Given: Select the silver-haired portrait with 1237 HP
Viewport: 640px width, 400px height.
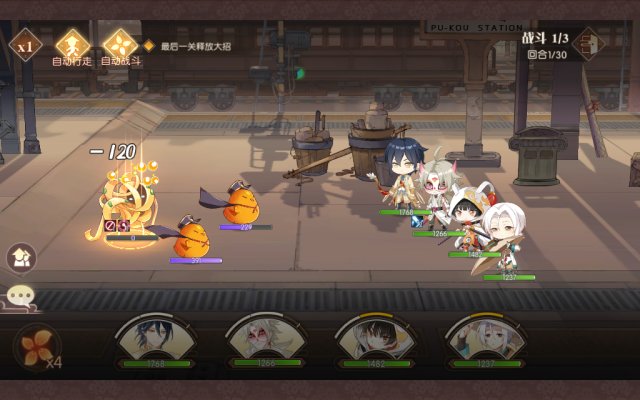Looking at the screenshot, I should click(484, 341).
